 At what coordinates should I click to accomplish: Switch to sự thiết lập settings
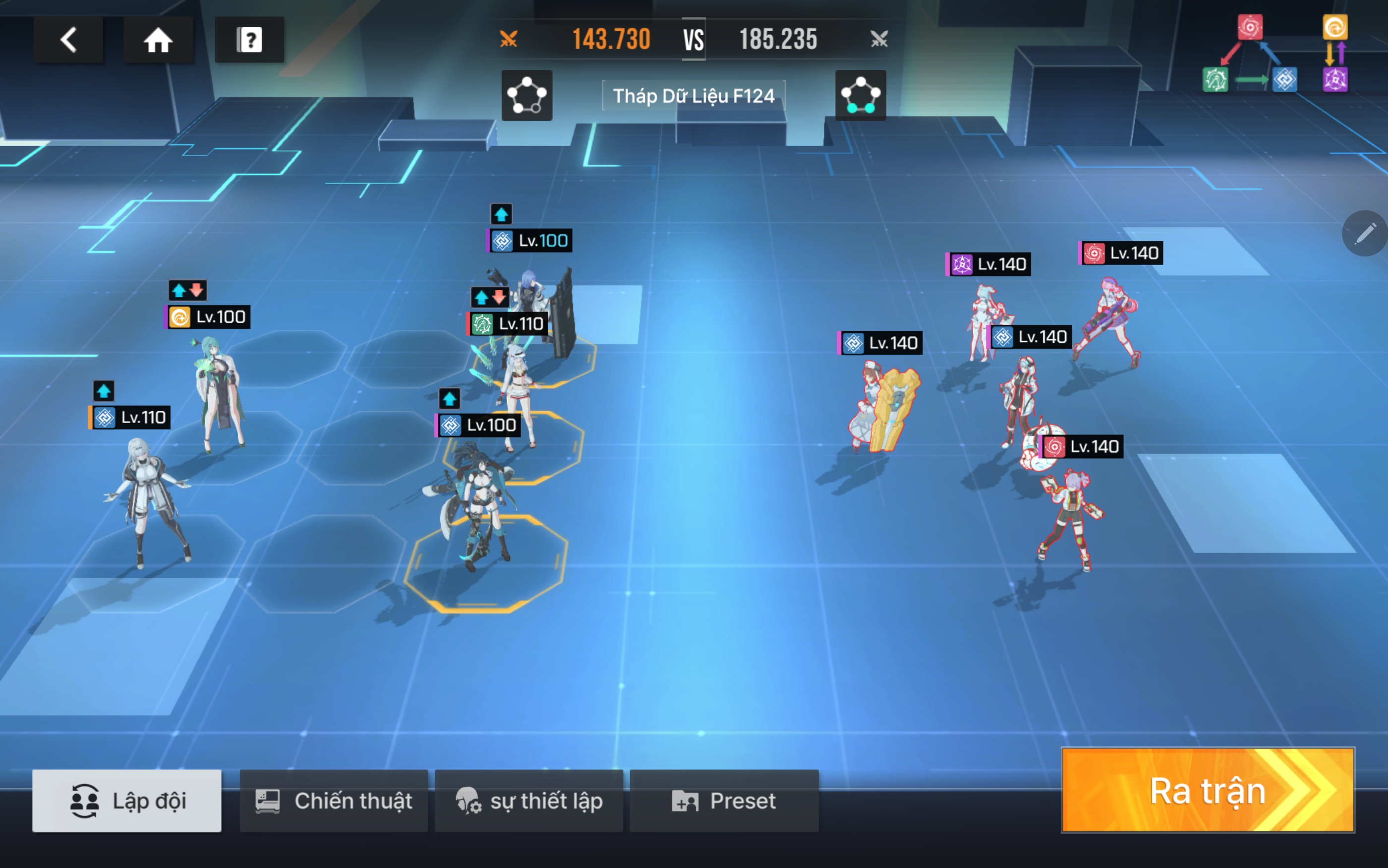pyautogui.click(x=529, y=801)
